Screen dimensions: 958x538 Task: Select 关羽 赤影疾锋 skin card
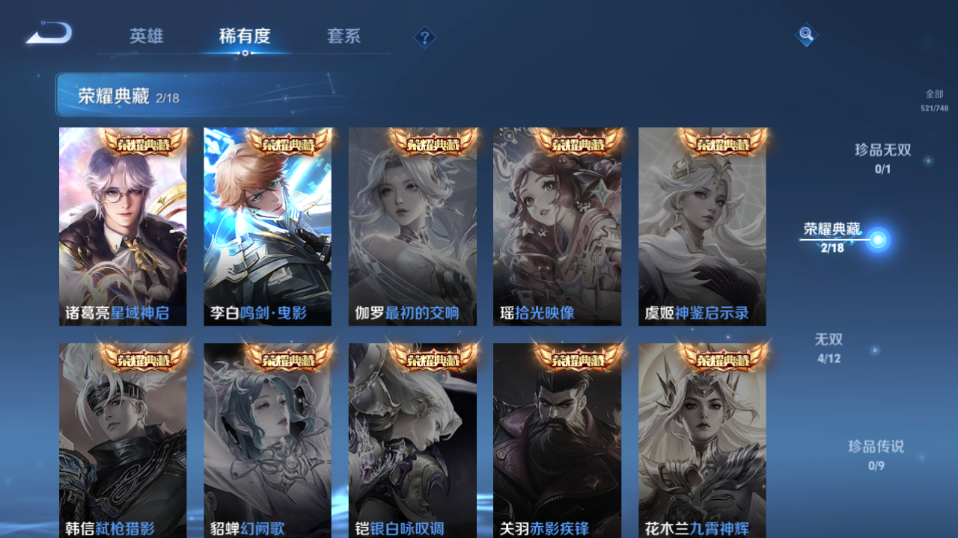coord(556,441)
